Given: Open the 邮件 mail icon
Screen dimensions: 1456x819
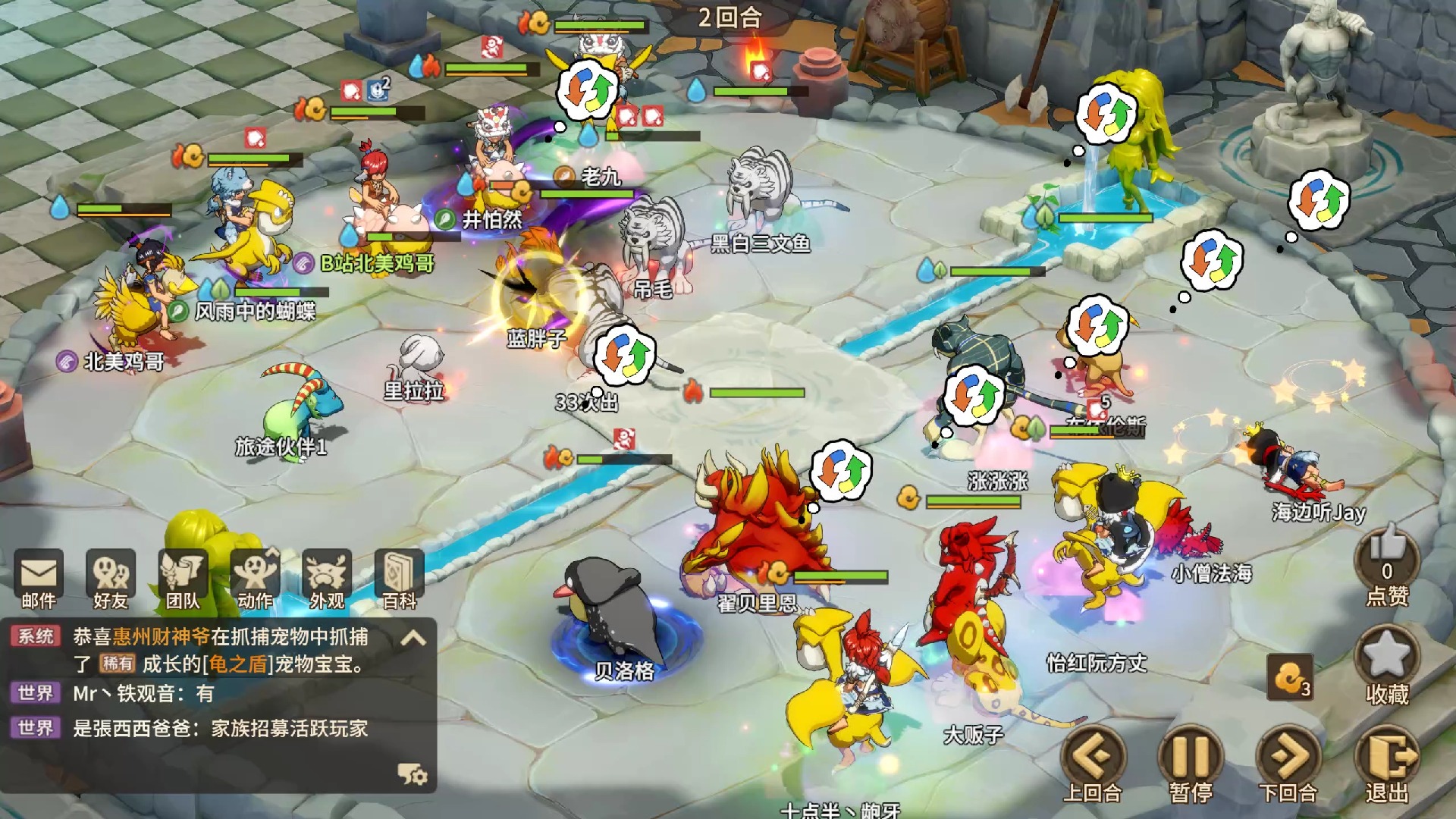Looking at the screenshot, I should [38, 578].
